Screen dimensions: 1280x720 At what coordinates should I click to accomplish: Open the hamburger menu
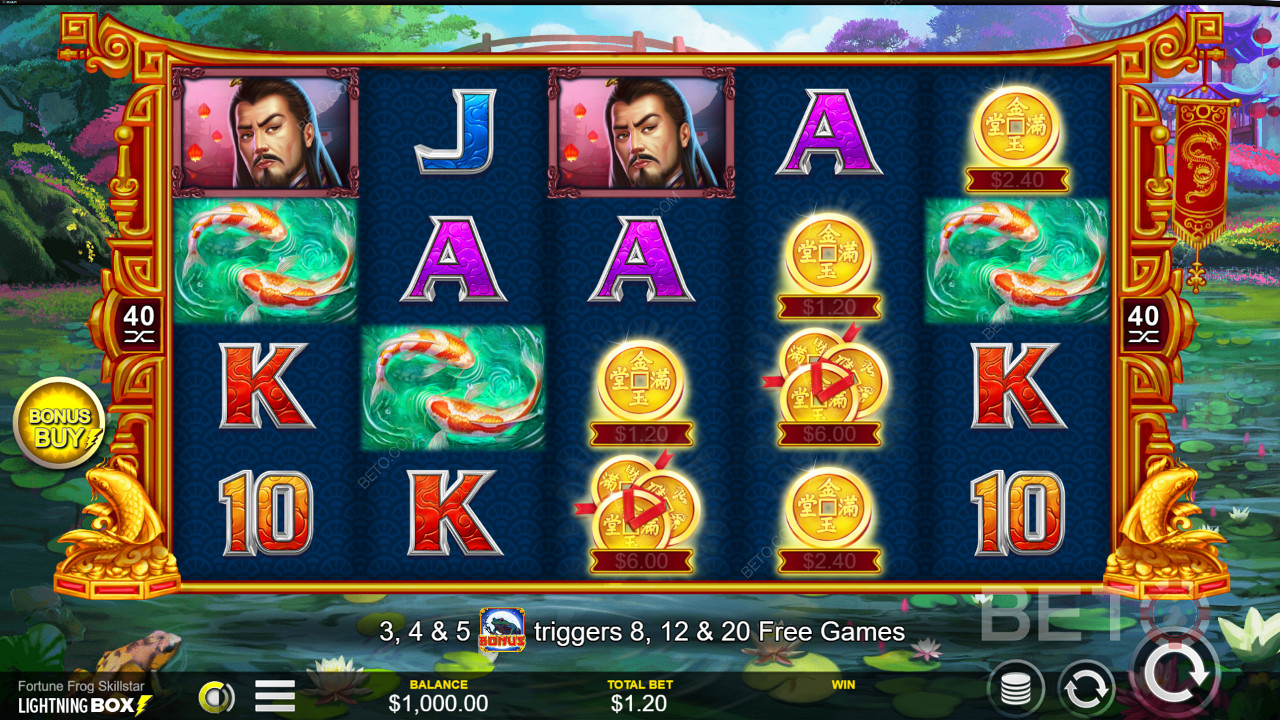(x=275, y=695)
